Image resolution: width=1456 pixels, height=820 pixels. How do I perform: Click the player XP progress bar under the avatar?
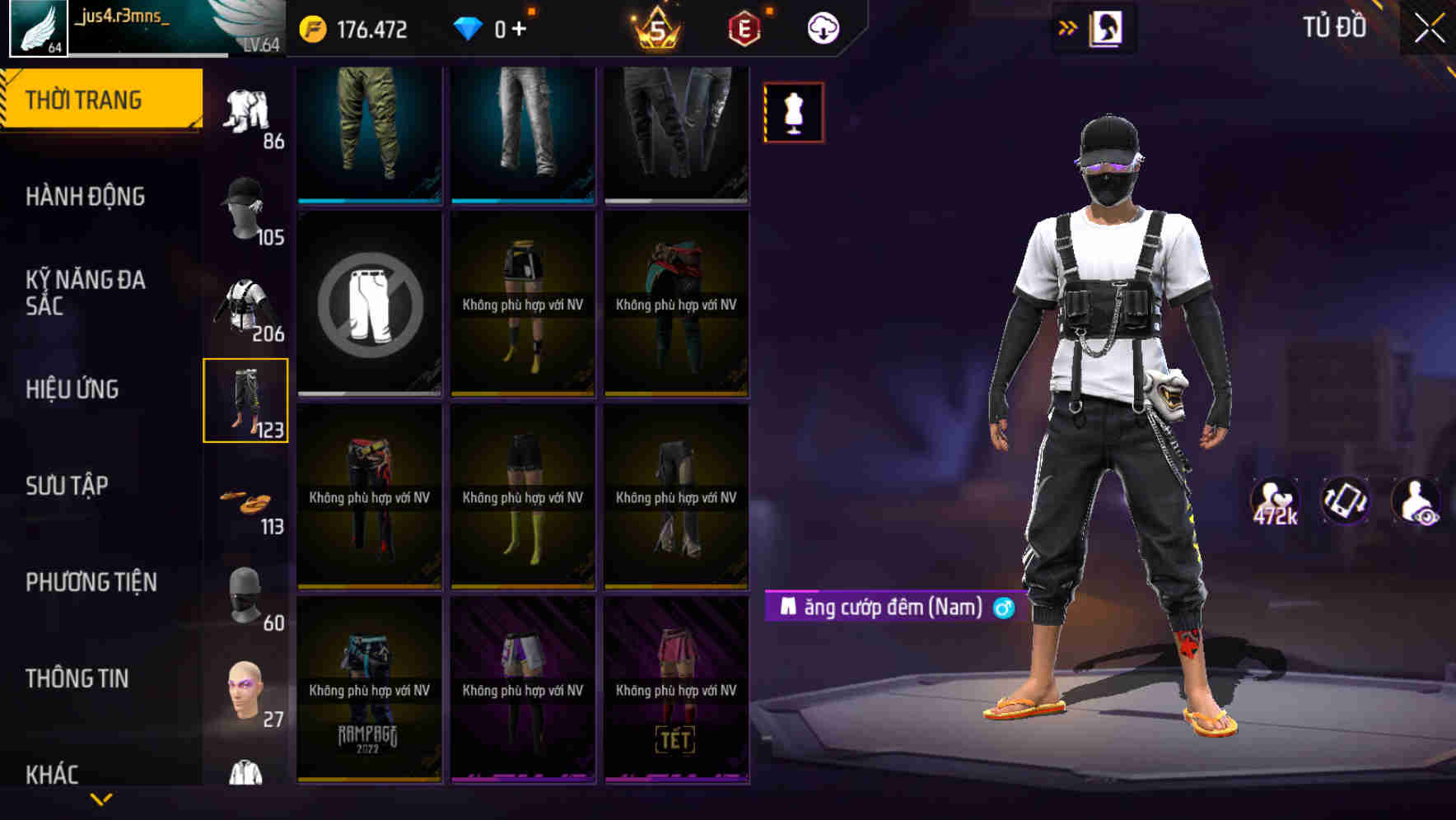pyautogui.click(x=148, y=56)
